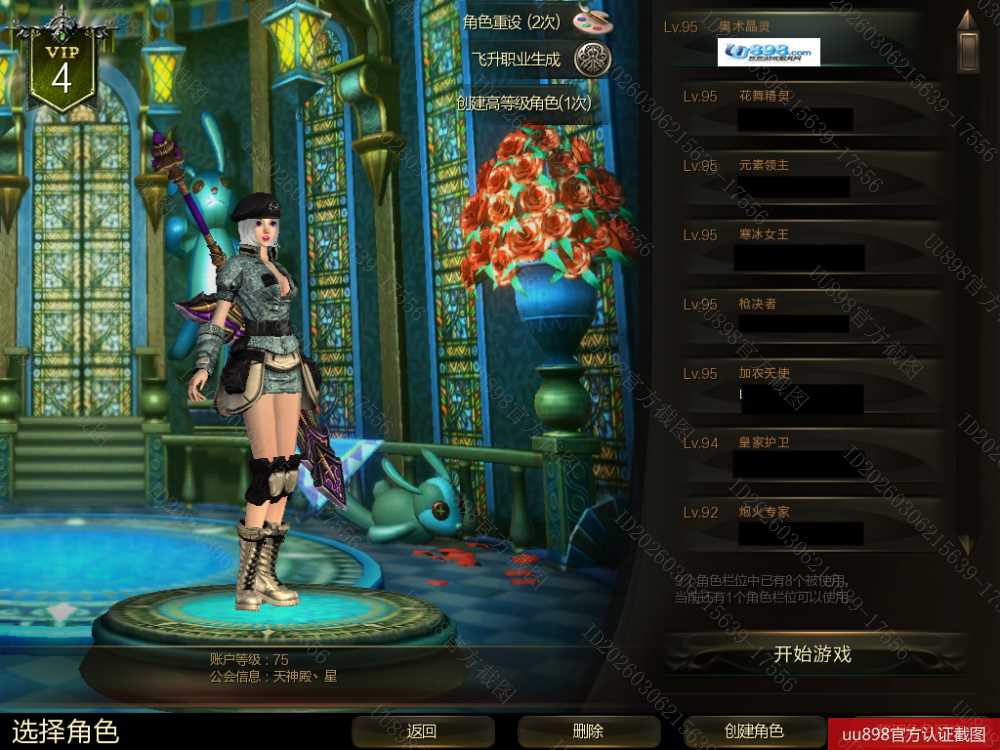
Task: Select the Lv.95 奥术晶灵 character row
Action: coord(800,41)
